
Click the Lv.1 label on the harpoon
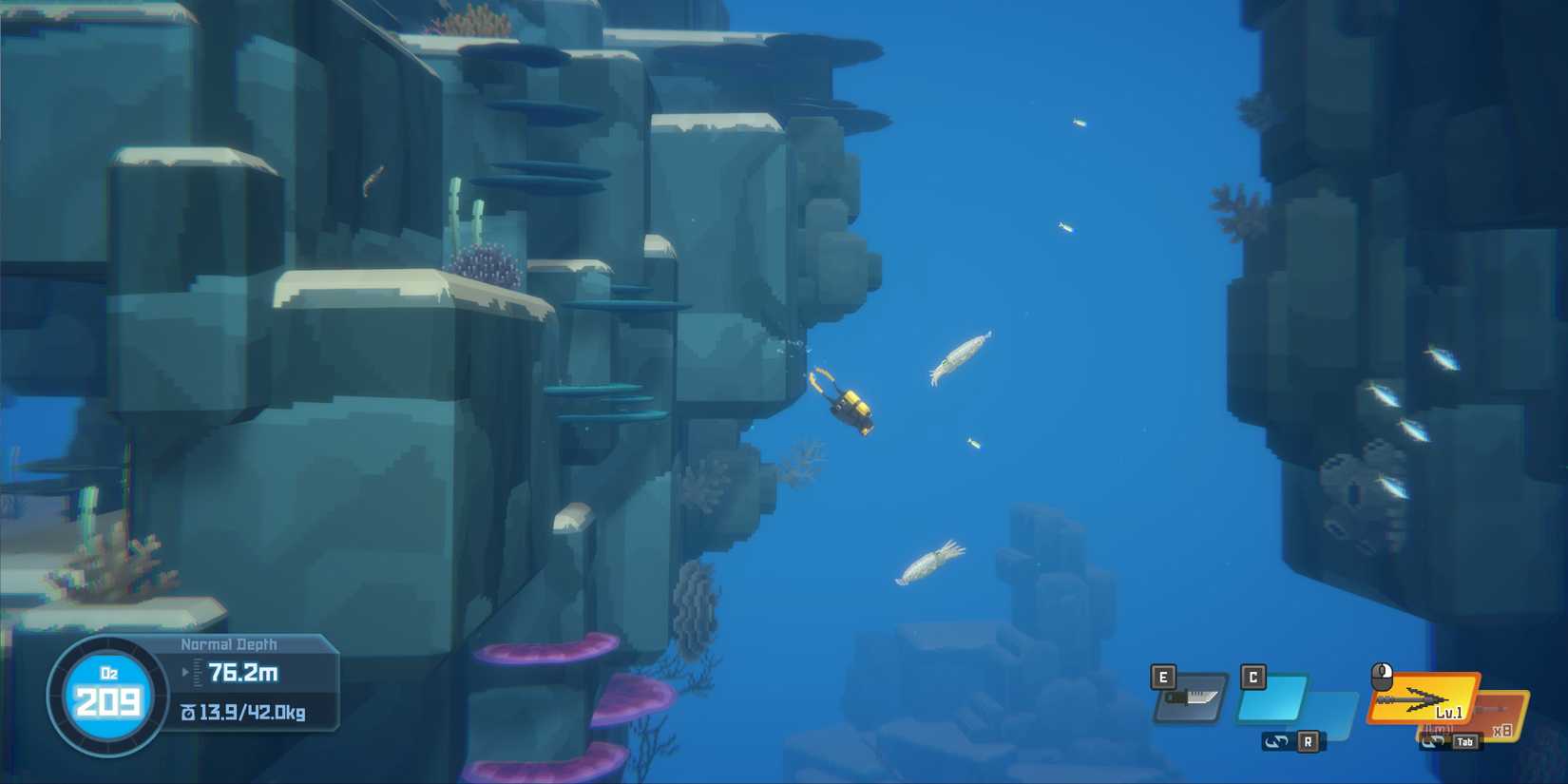tap(1450, 713)
